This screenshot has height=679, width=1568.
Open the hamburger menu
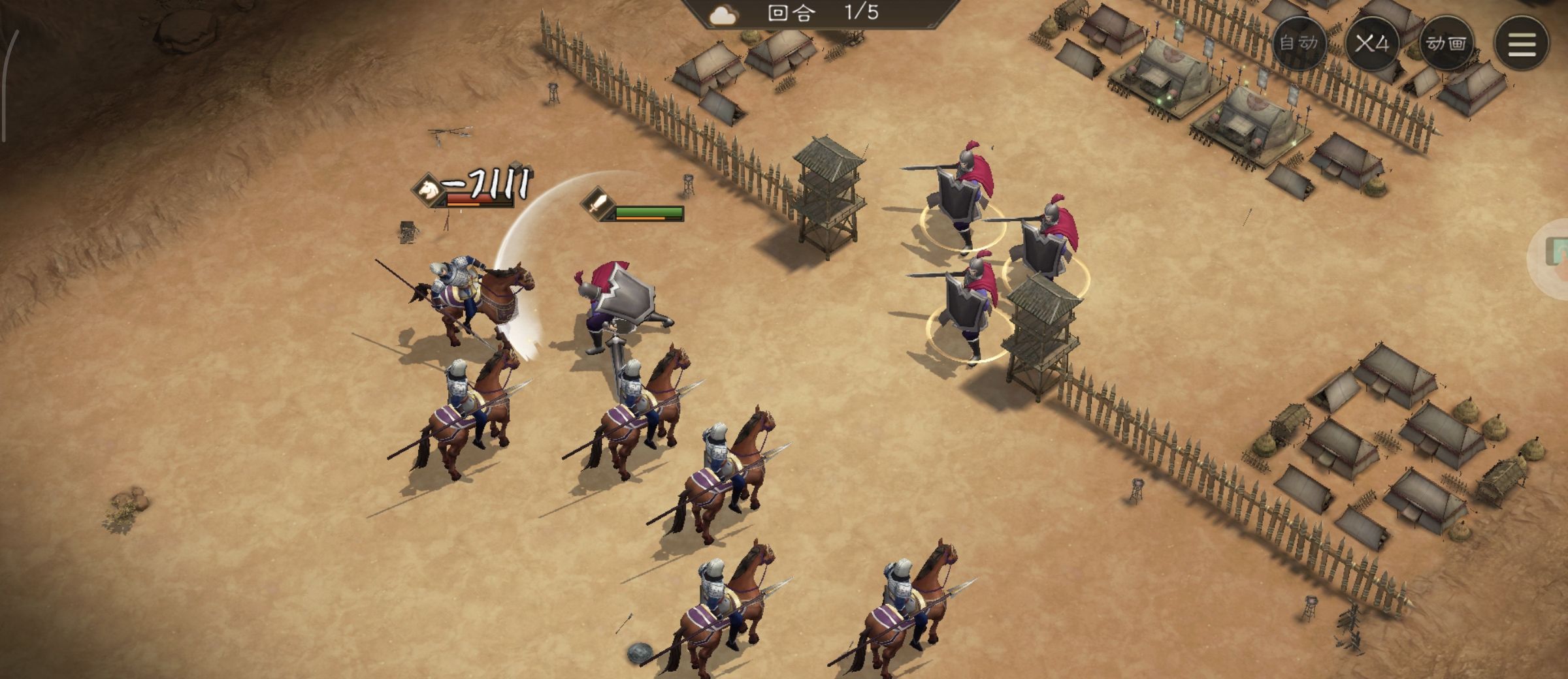[x=1521, y=43]
